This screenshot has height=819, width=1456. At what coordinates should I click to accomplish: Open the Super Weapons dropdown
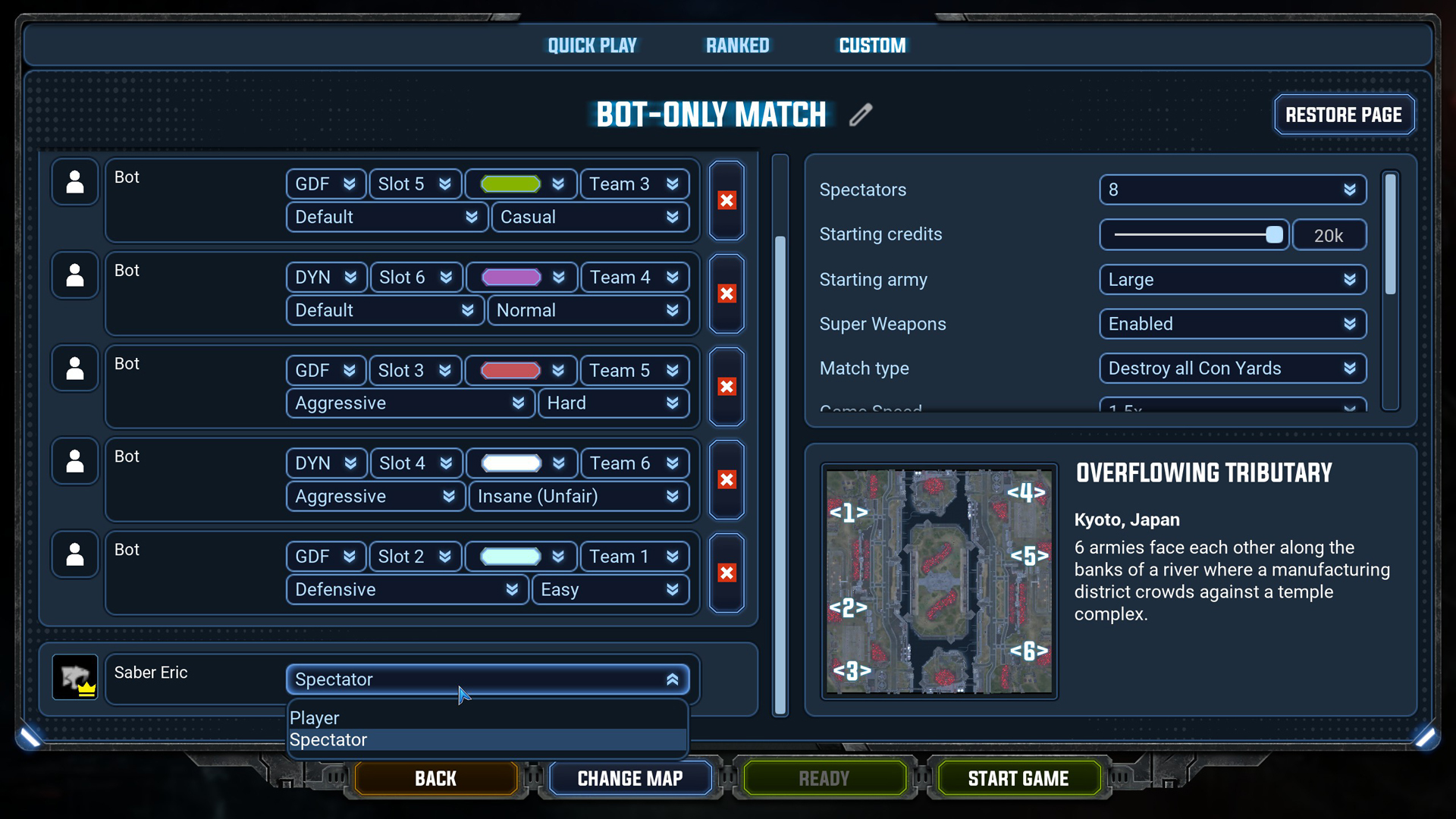point(1232,325)
